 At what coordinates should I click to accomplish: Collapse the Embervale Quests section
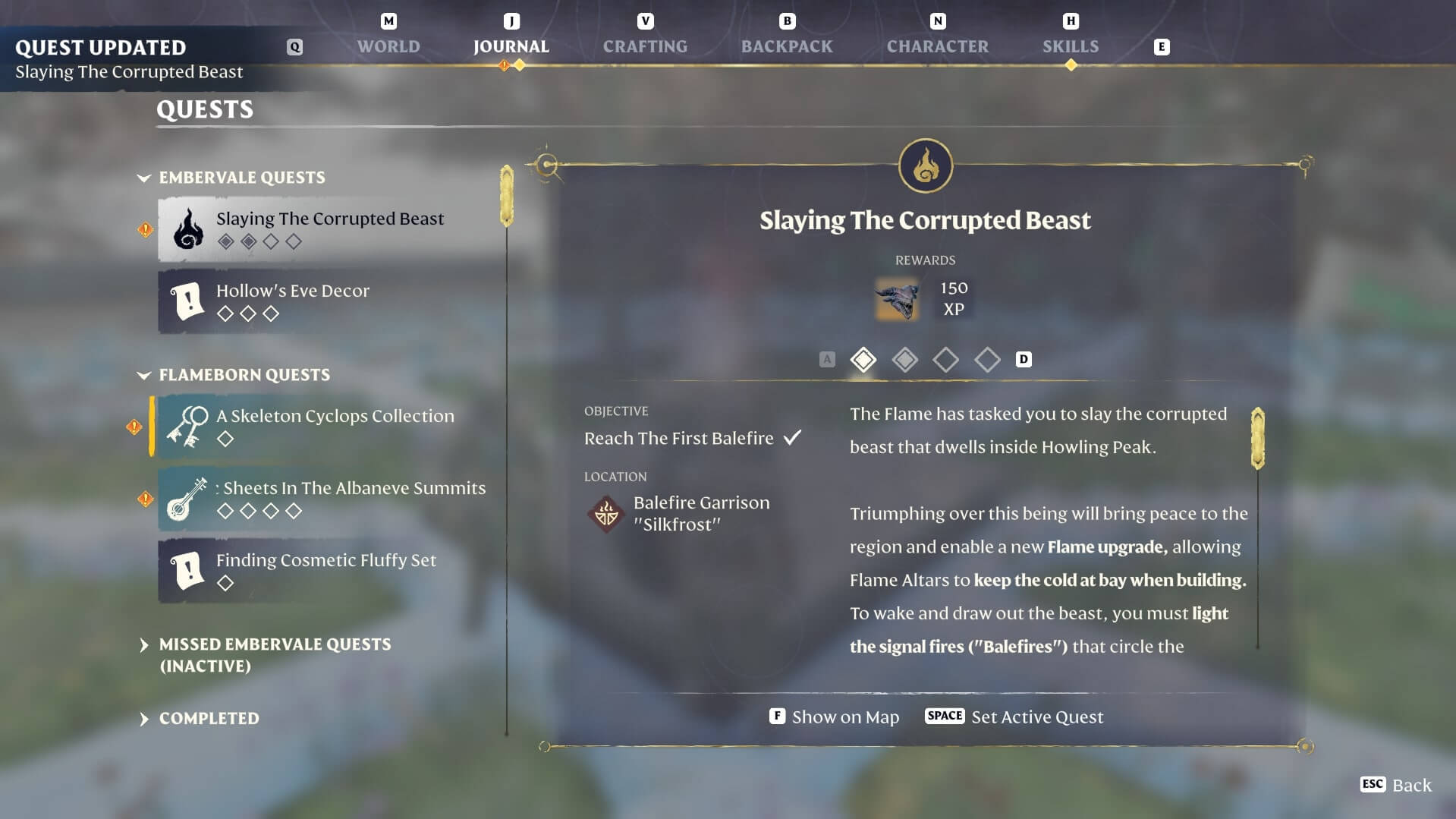click(241, 178)
